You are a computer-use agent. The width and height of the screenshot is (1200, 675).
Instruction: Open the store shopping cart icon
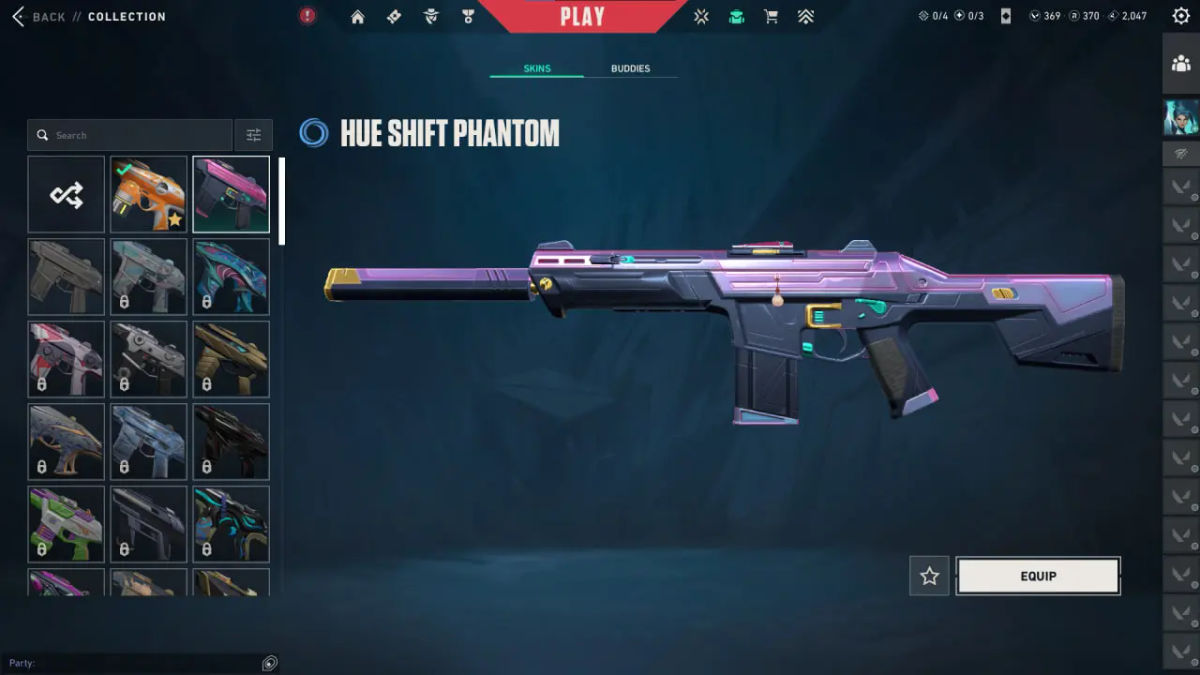pyautogui.click(x=771, y=17)
